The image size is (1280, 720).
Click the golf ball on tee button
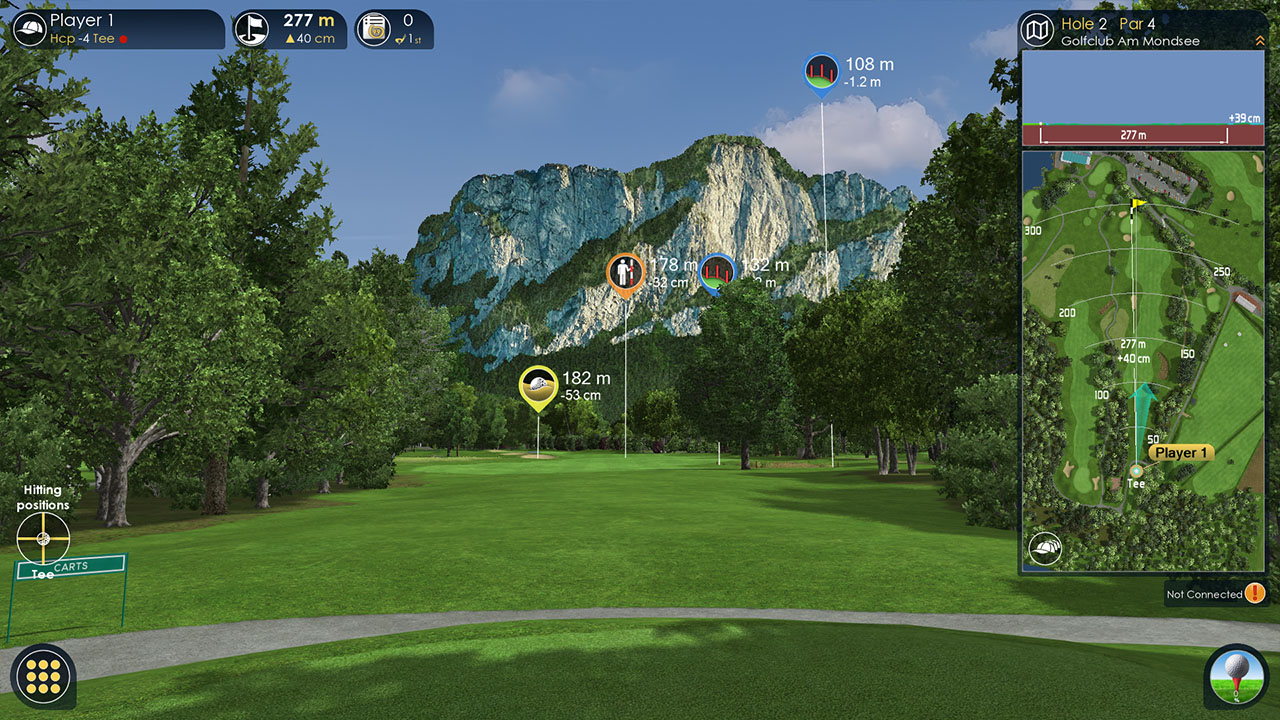[x=1236, y=676]
